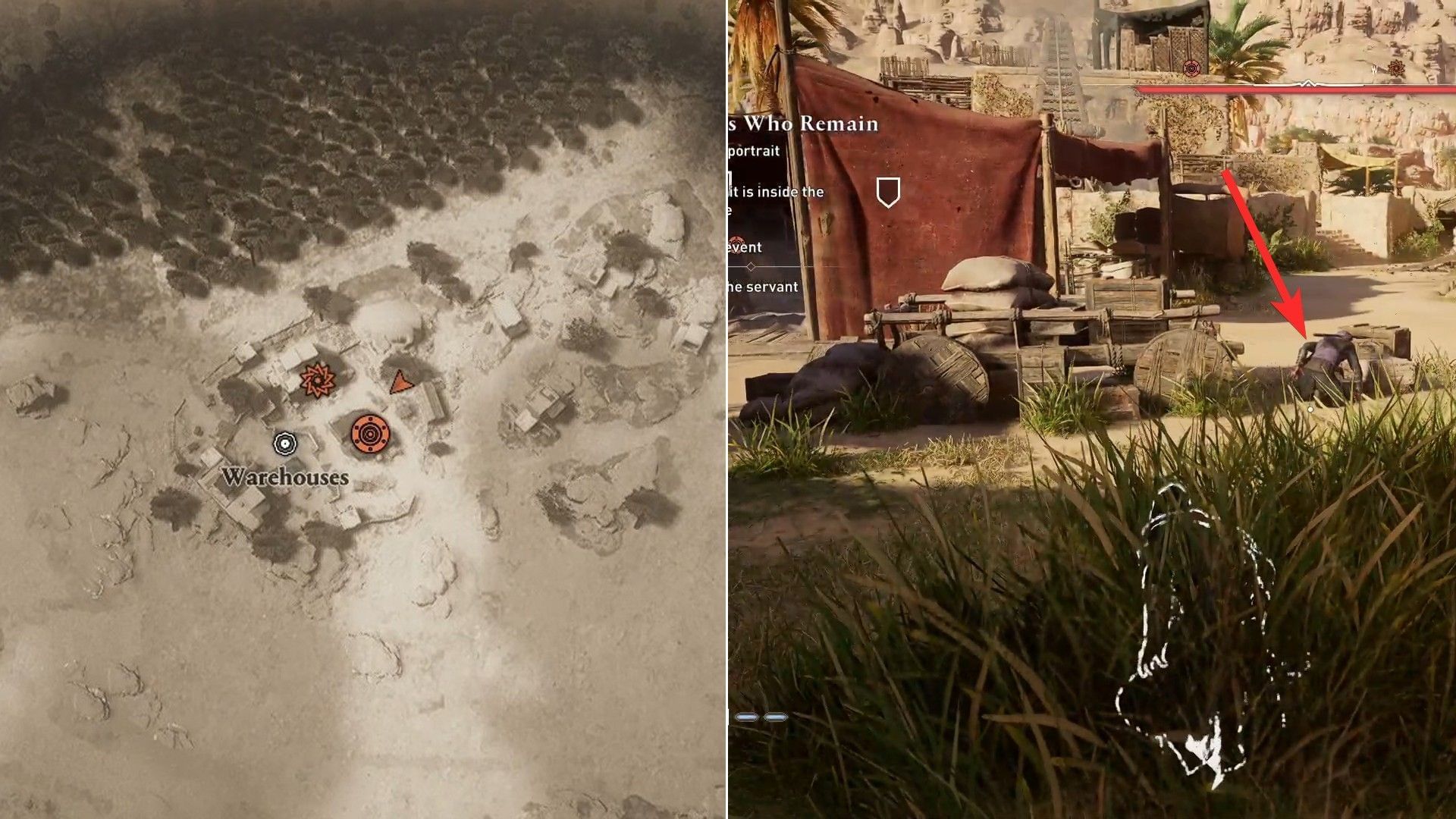Select the starburst event icon on the compass

1398,67
